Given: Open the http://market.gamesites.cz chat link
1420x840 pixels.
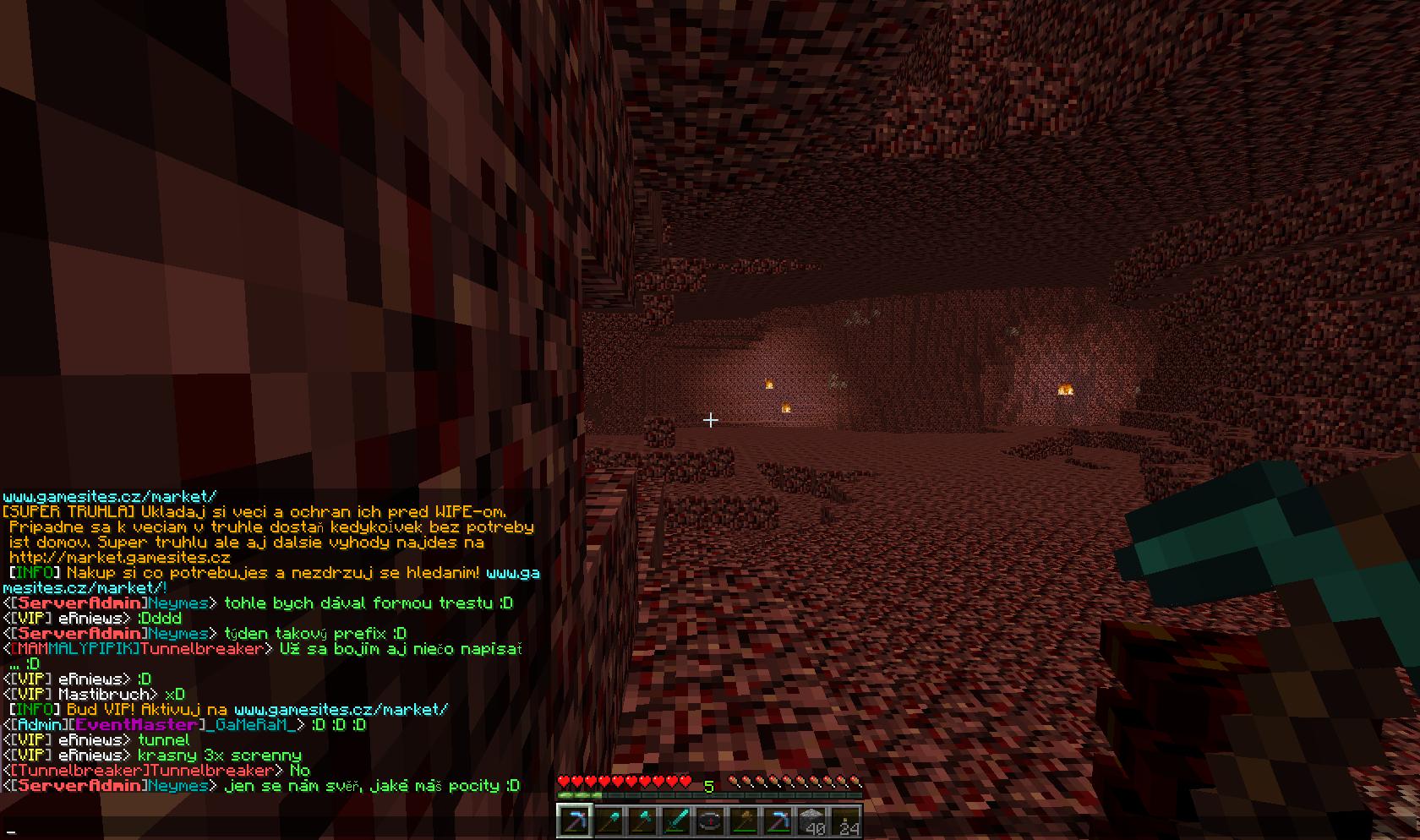Looking at the screenshot, I should pos(120,558).
